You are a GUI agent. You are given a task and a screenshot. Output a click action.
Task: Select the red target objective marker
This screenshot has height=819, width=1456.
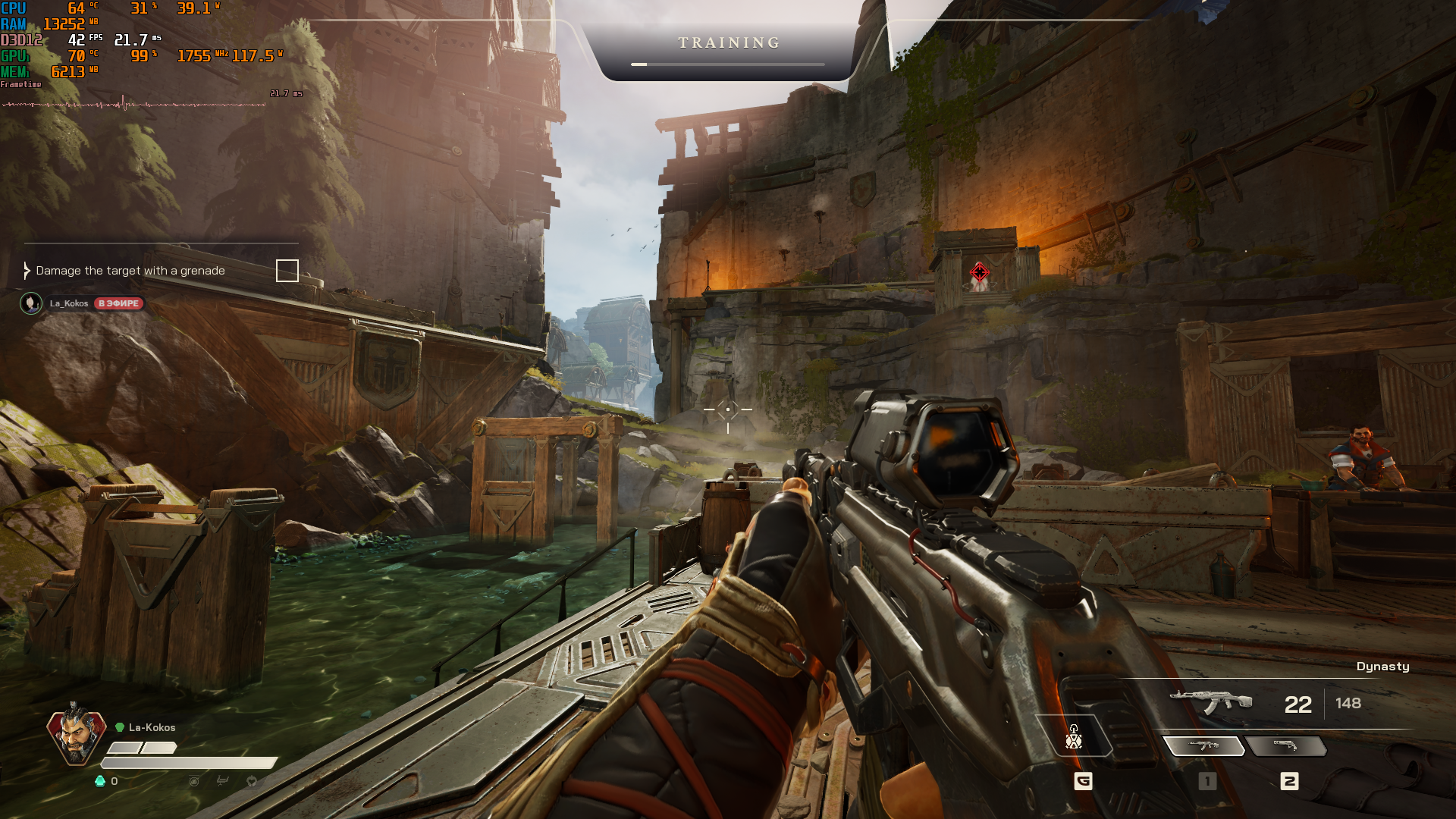[979, 271]
